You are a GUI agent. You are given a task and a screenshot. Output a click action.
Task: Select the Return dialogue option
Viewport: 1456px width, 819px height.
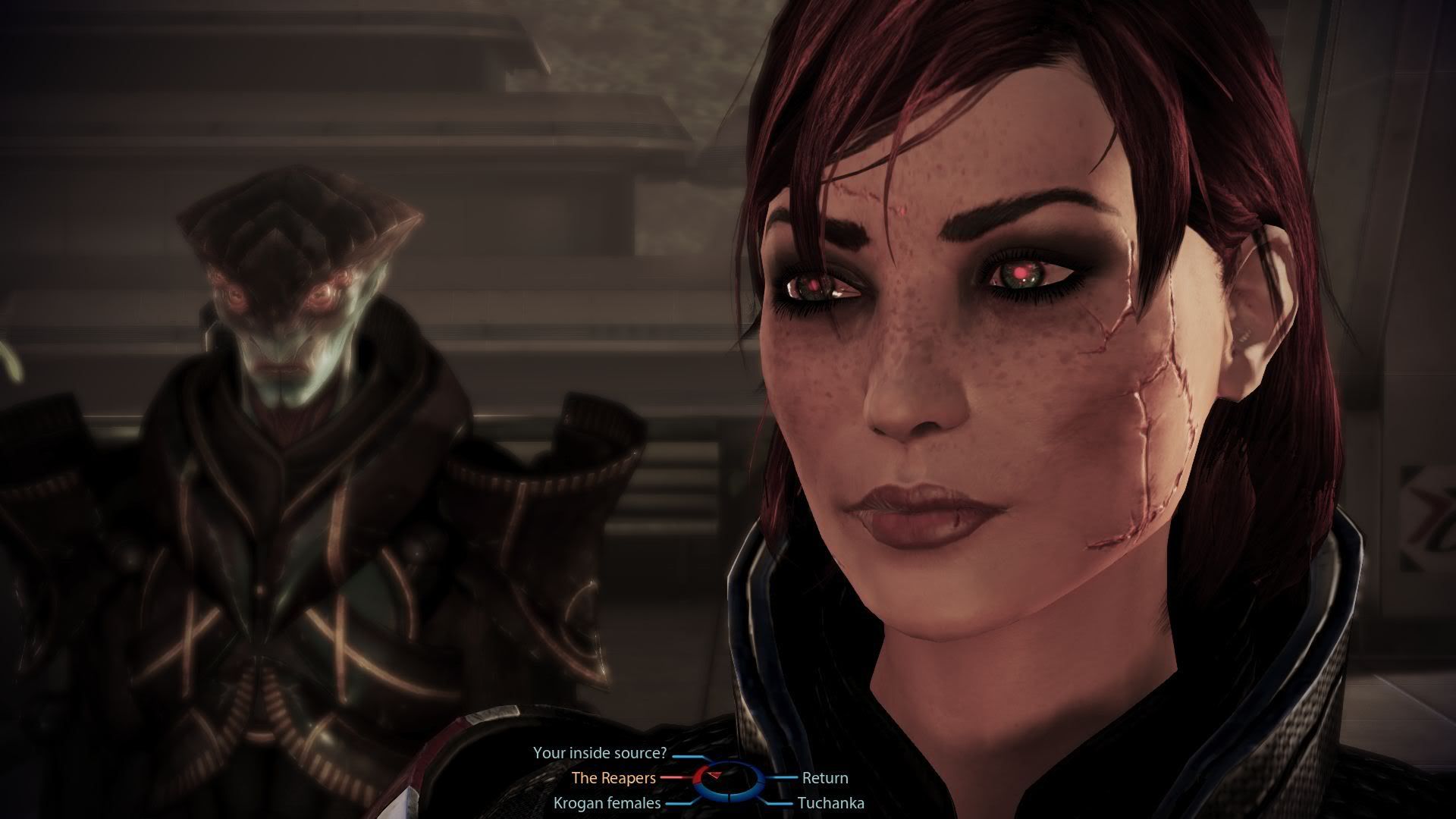tap(825, 777)
